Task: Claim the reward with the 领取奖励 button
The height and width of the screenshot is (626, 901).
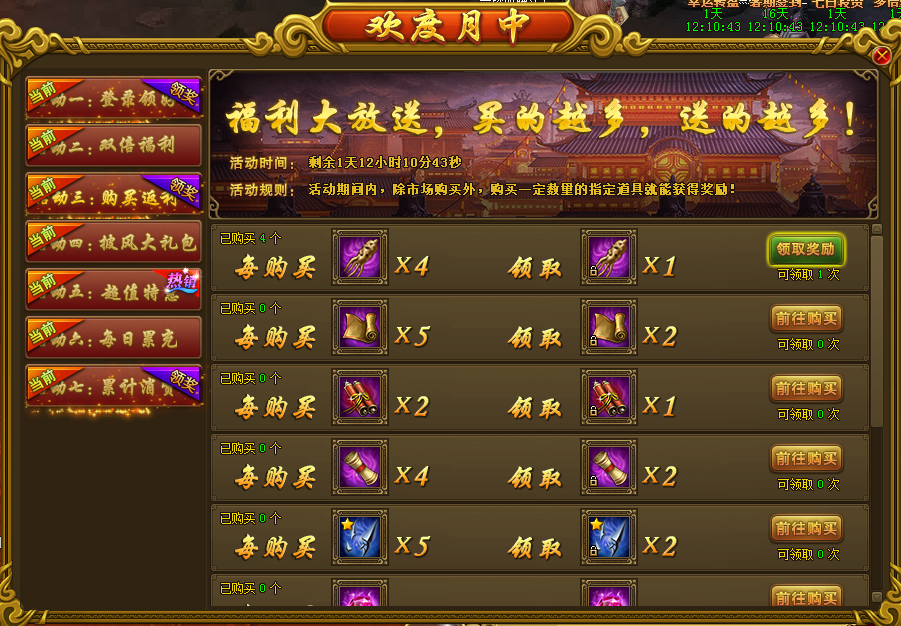Action: [806, 249]
